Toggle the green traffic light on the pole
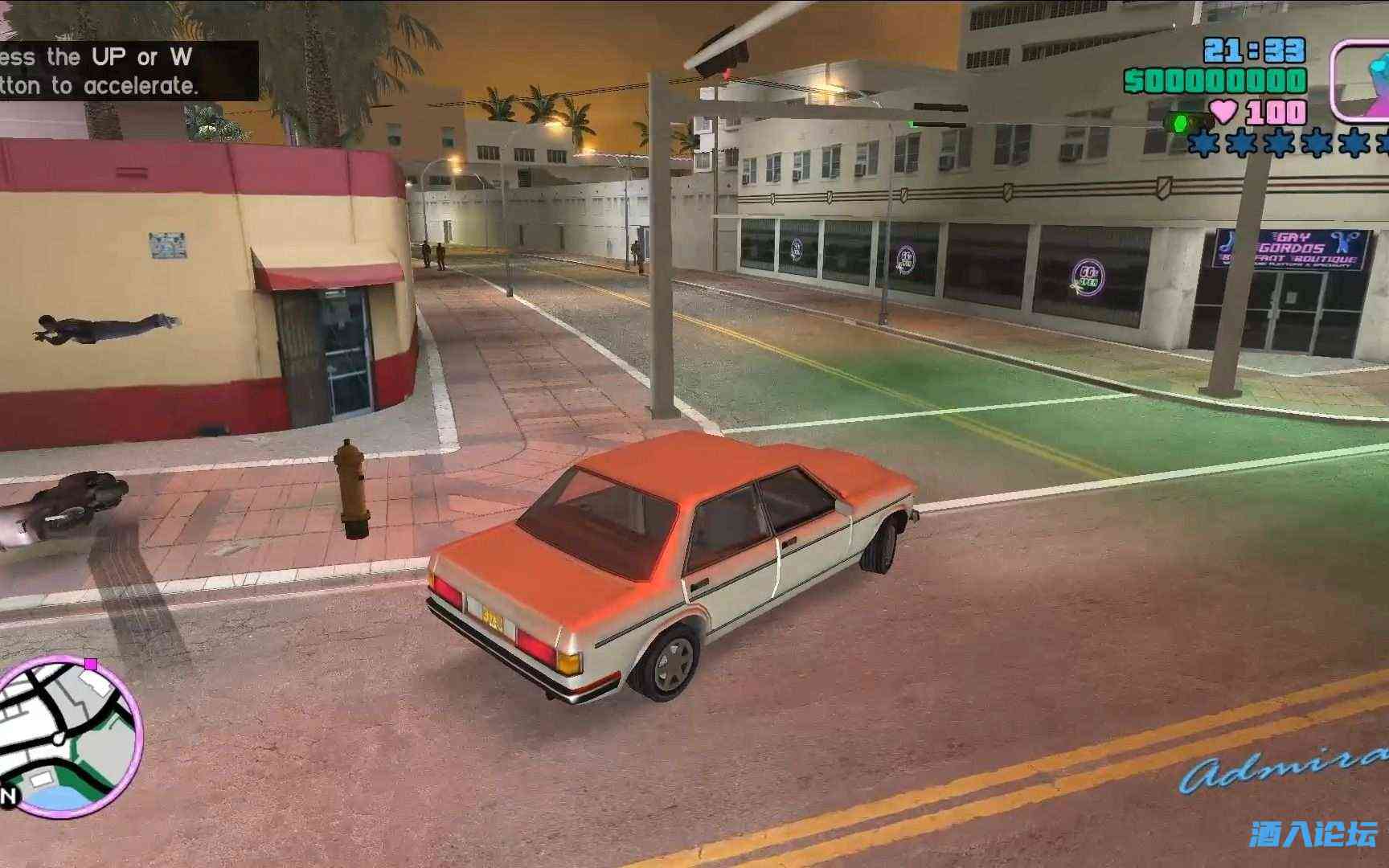This screenshot has width=1389, height=868. 914,123
